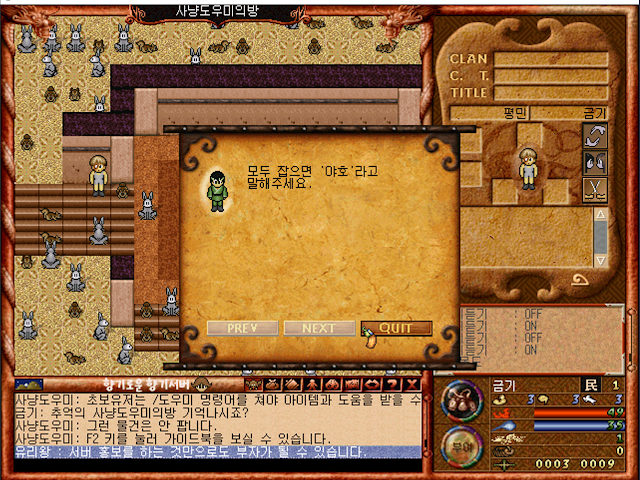Click the swap arrows icon beside the character

(x=594, y=135)
